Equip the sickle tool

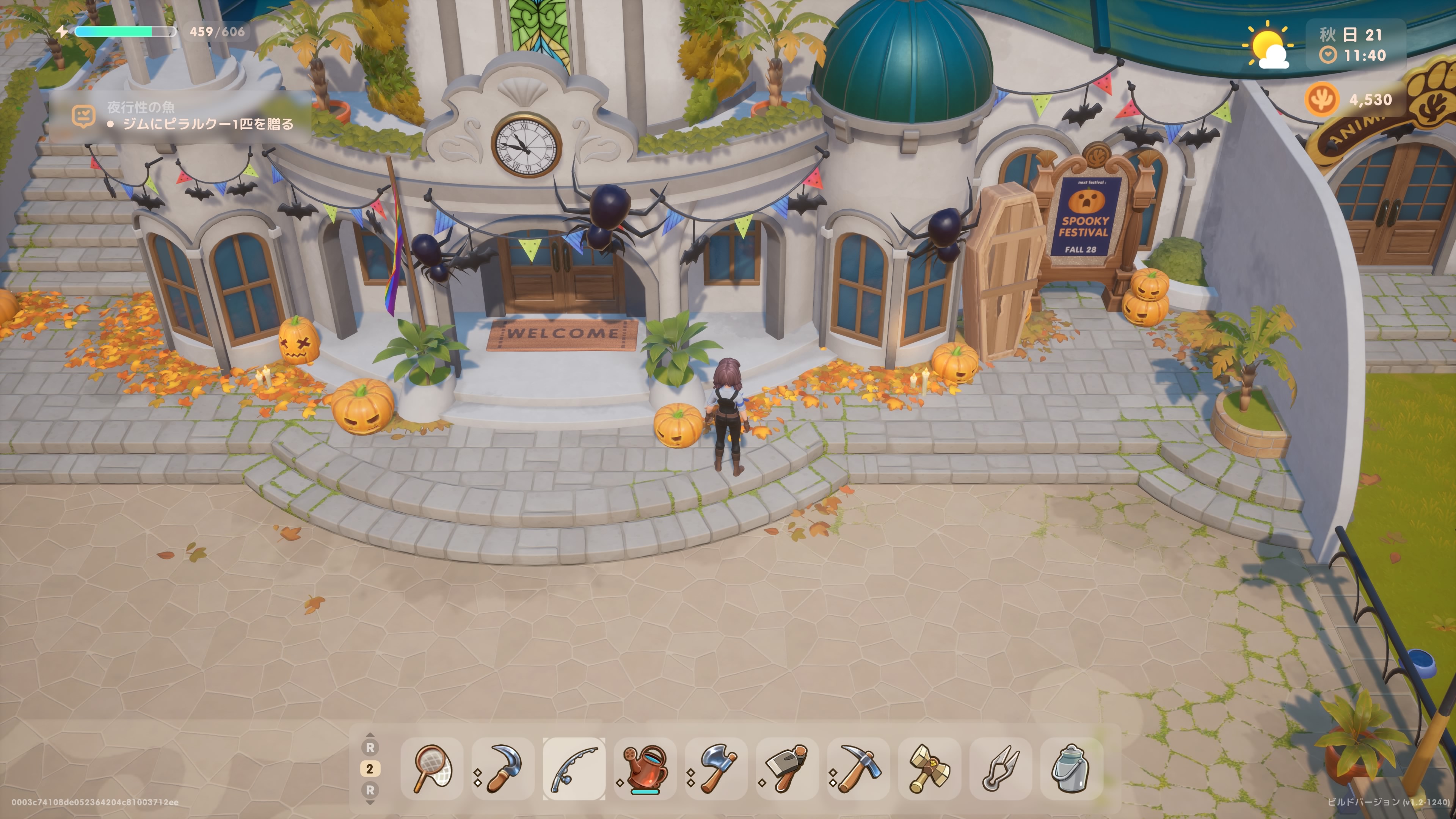tap(503, 768)
